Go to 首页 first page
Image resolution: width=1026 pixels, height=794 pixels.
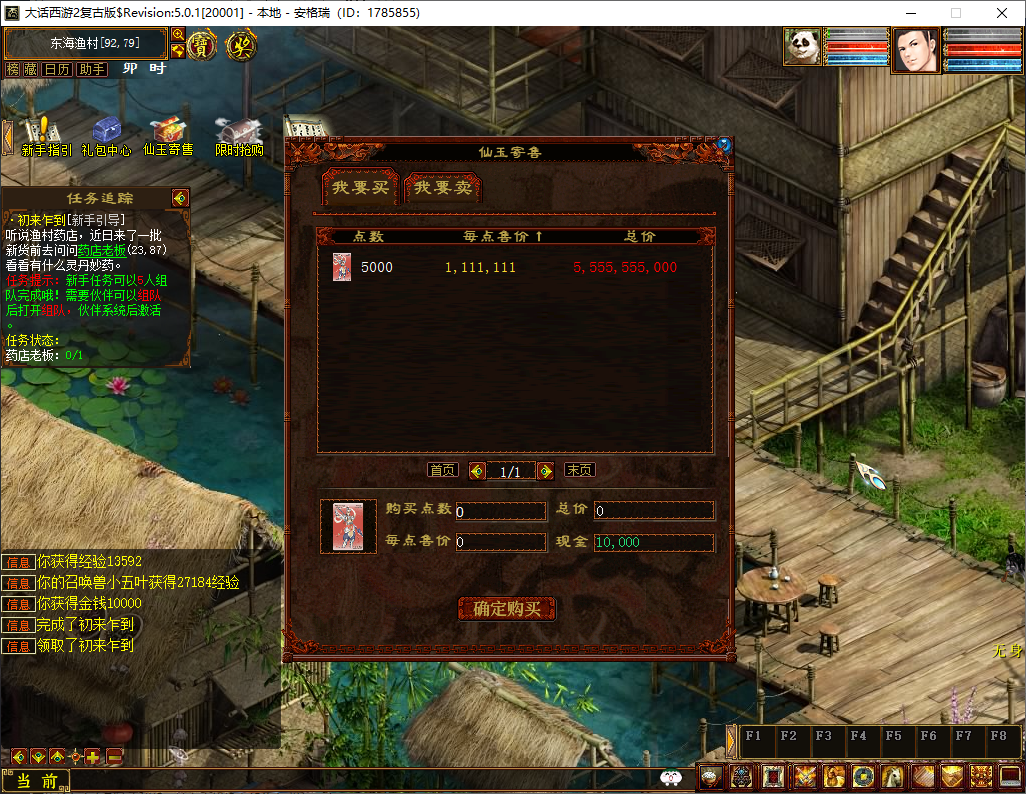442,470
